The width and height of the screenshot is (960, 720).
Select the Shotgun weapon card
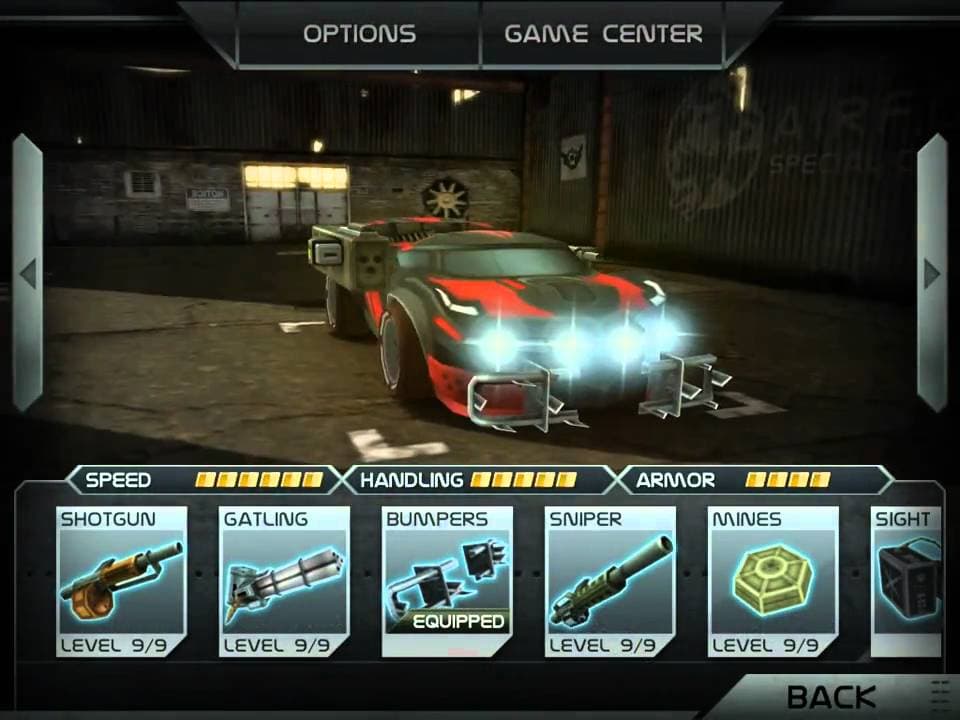122,582
